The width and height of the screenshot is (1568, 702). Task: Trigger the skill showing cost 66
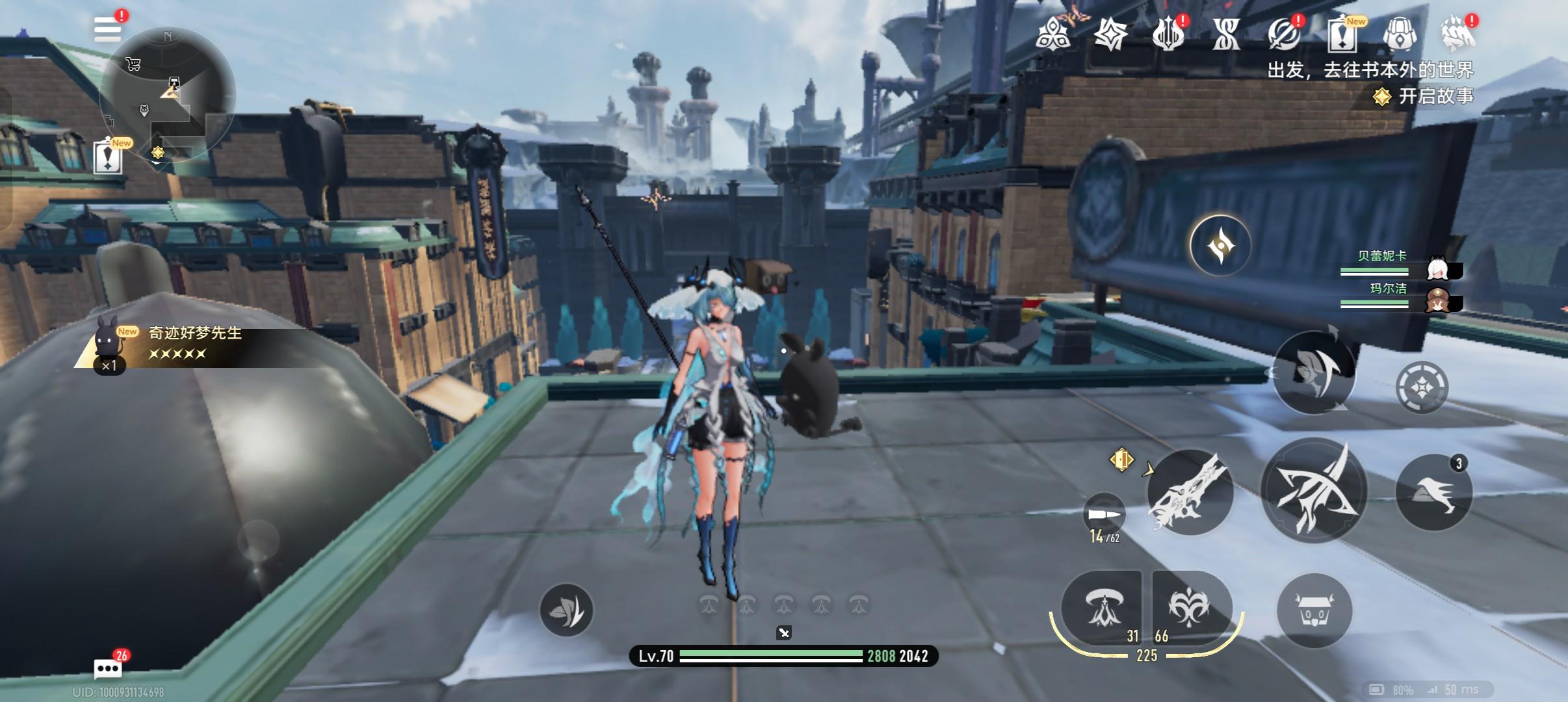point(1190,608)
